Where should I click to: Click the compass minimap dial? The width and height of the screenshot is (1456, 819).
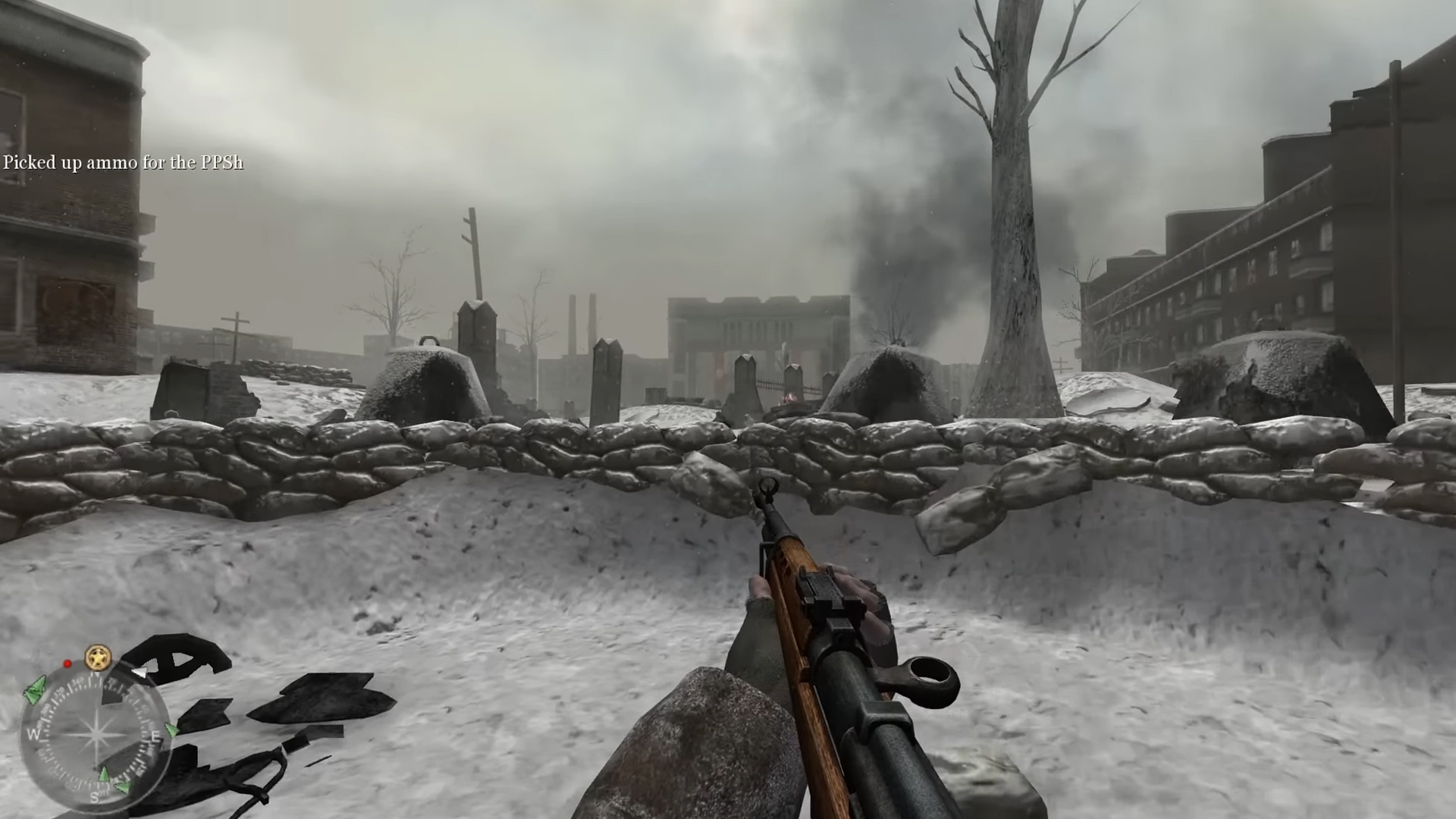point(95,733)
